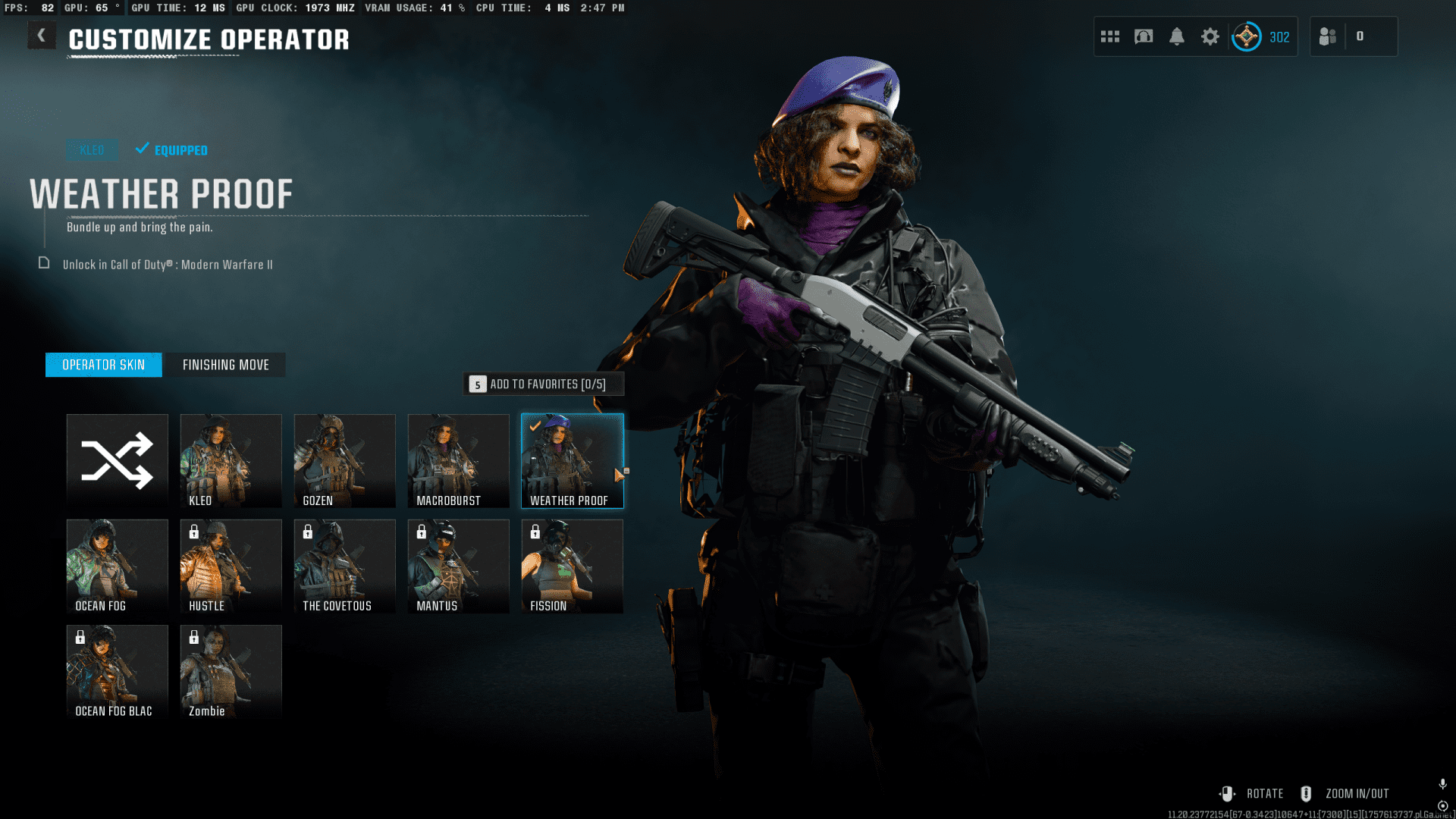Choose the shuffle random skin tile

pyautogui.click(x=118, y=460)
